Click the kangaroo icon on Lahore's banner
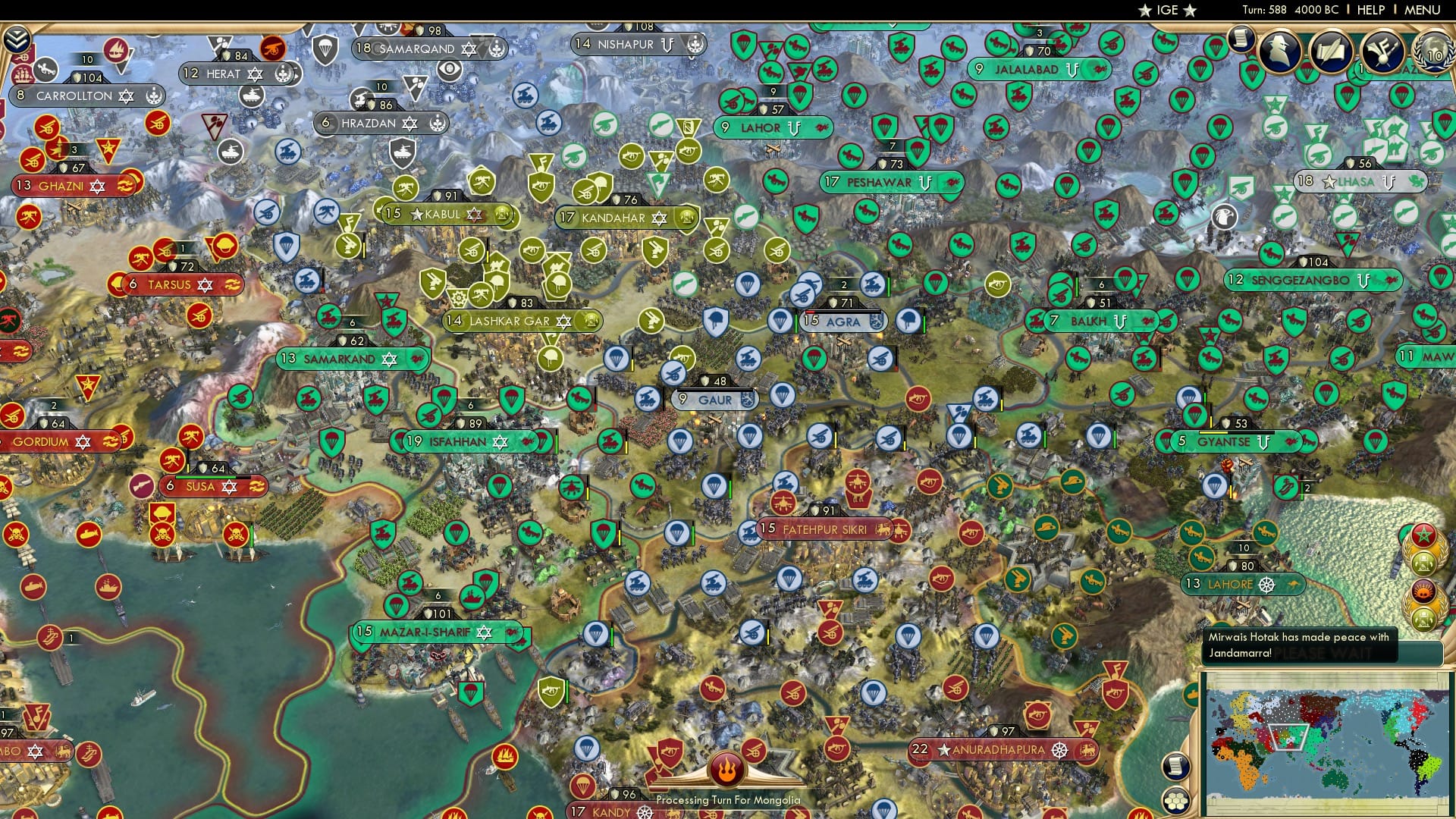 click(x=1293, y=584)
